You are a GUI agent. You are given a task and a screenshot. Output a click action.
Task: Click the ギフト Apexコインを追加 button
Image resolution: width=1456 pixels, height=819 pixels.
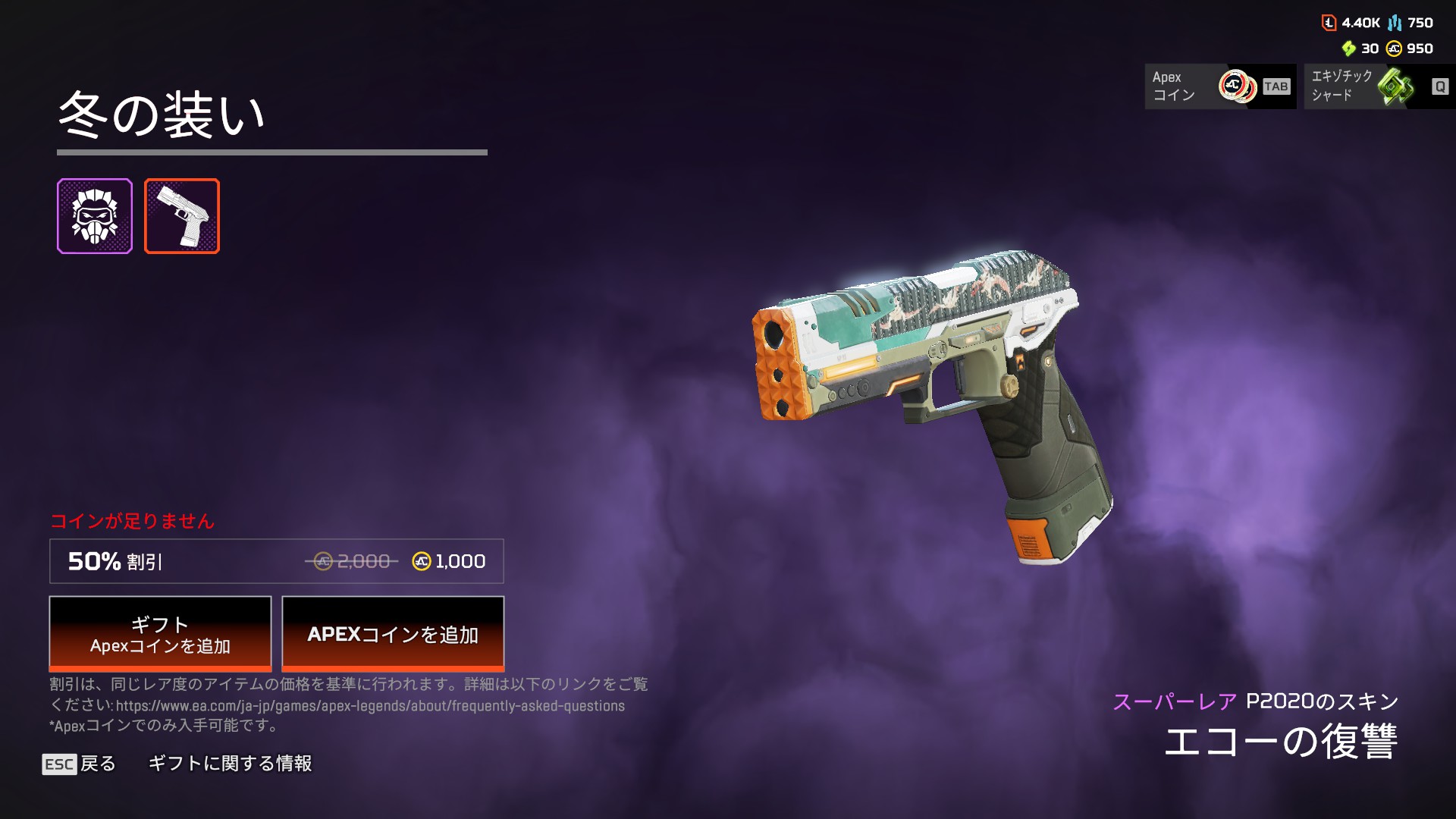(x=160, y=634)
